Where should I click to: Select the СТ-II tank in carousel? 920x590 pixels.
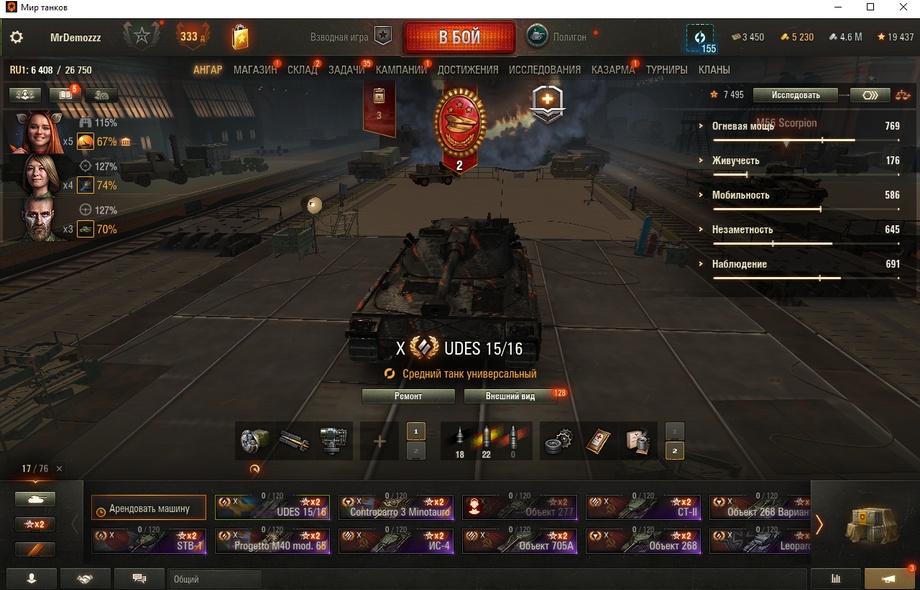tap(644, 507)
